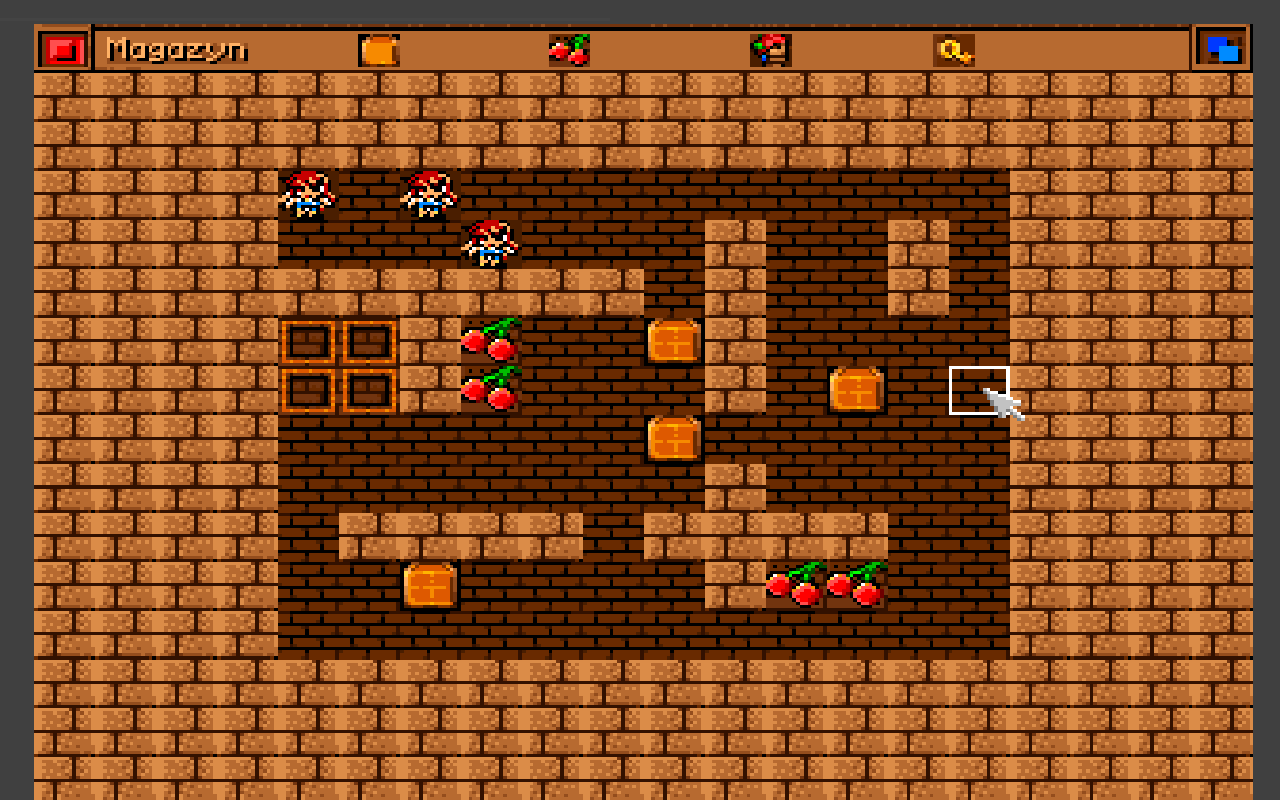Choose the cherries icon in the top bar
The width and height of the screenshot is (1280, 800).
(x=569, y=50)
